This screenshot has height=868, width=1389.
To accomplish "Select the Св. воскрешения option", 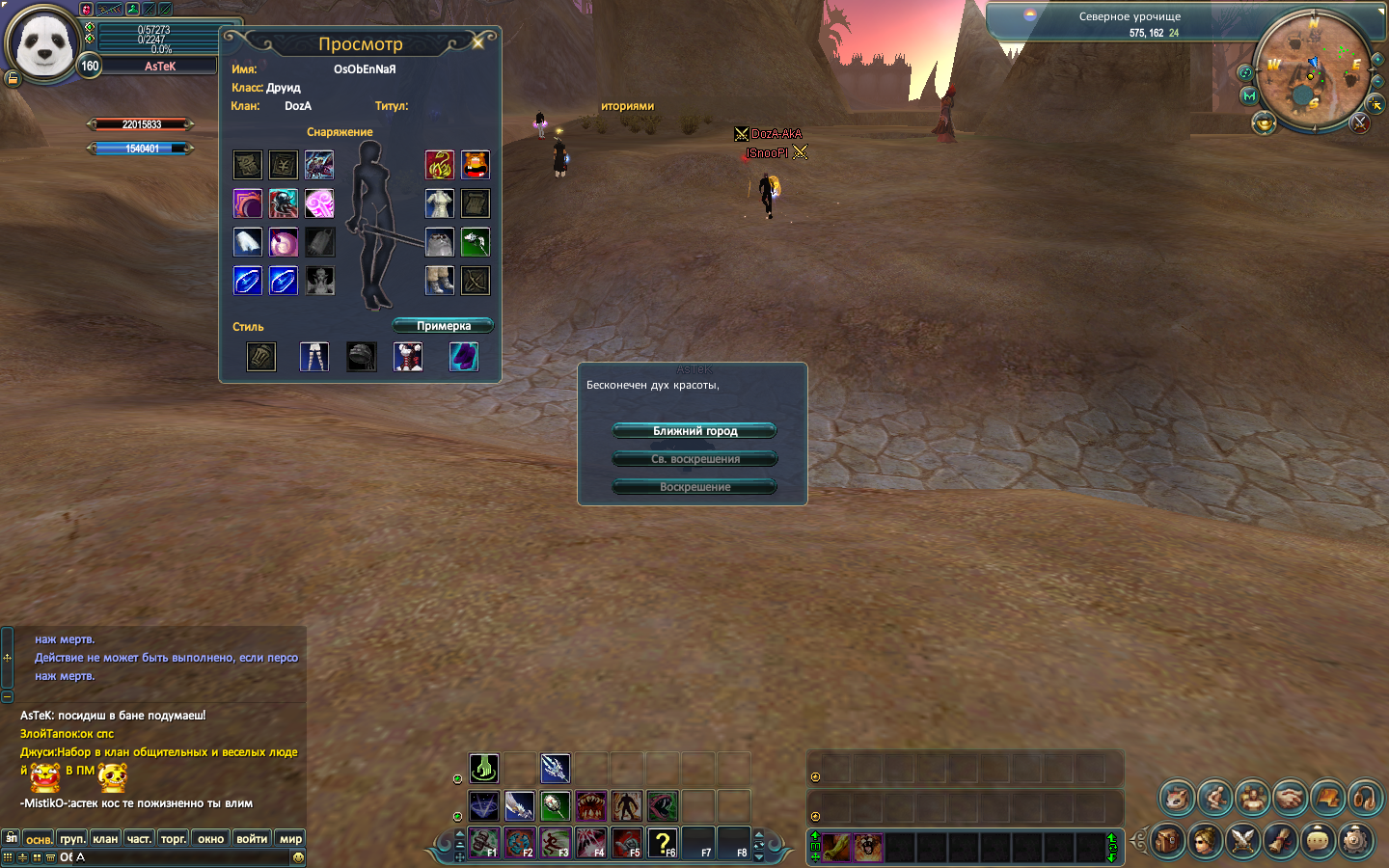I will 694,459.
